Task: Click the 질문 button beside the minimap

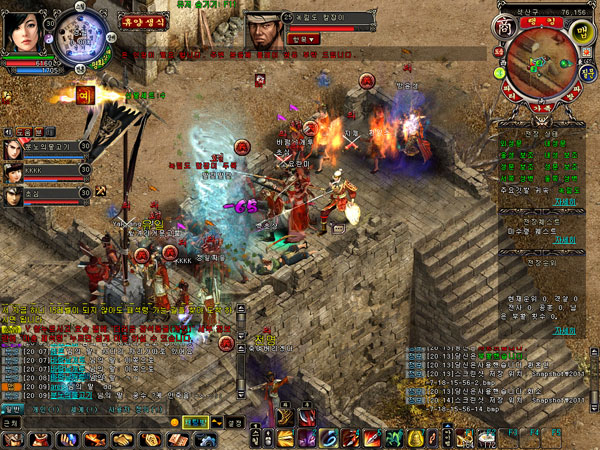Action: tap(587, 72)
